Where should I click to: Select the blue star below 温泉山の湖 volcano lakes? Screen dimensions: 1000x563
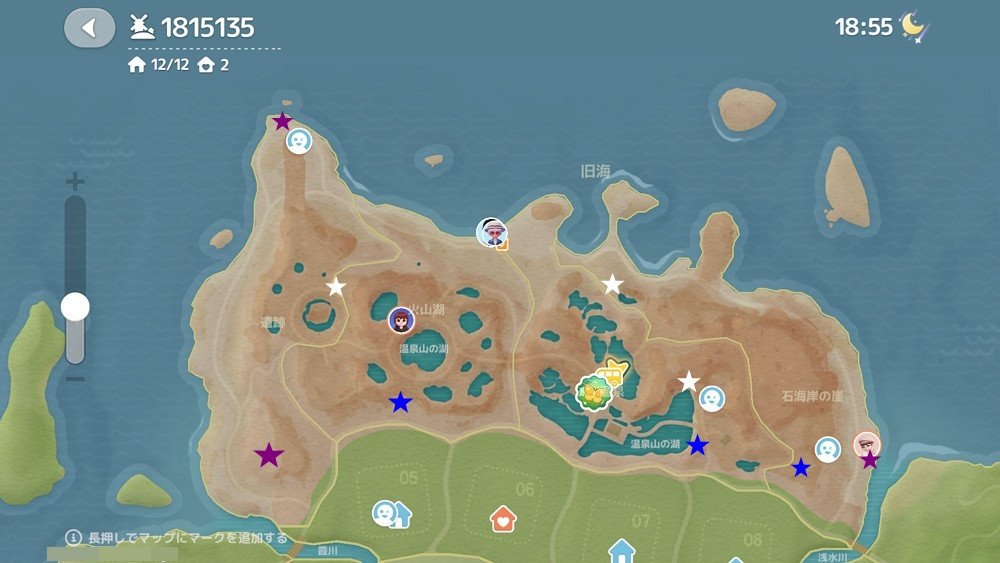[400, 402]
